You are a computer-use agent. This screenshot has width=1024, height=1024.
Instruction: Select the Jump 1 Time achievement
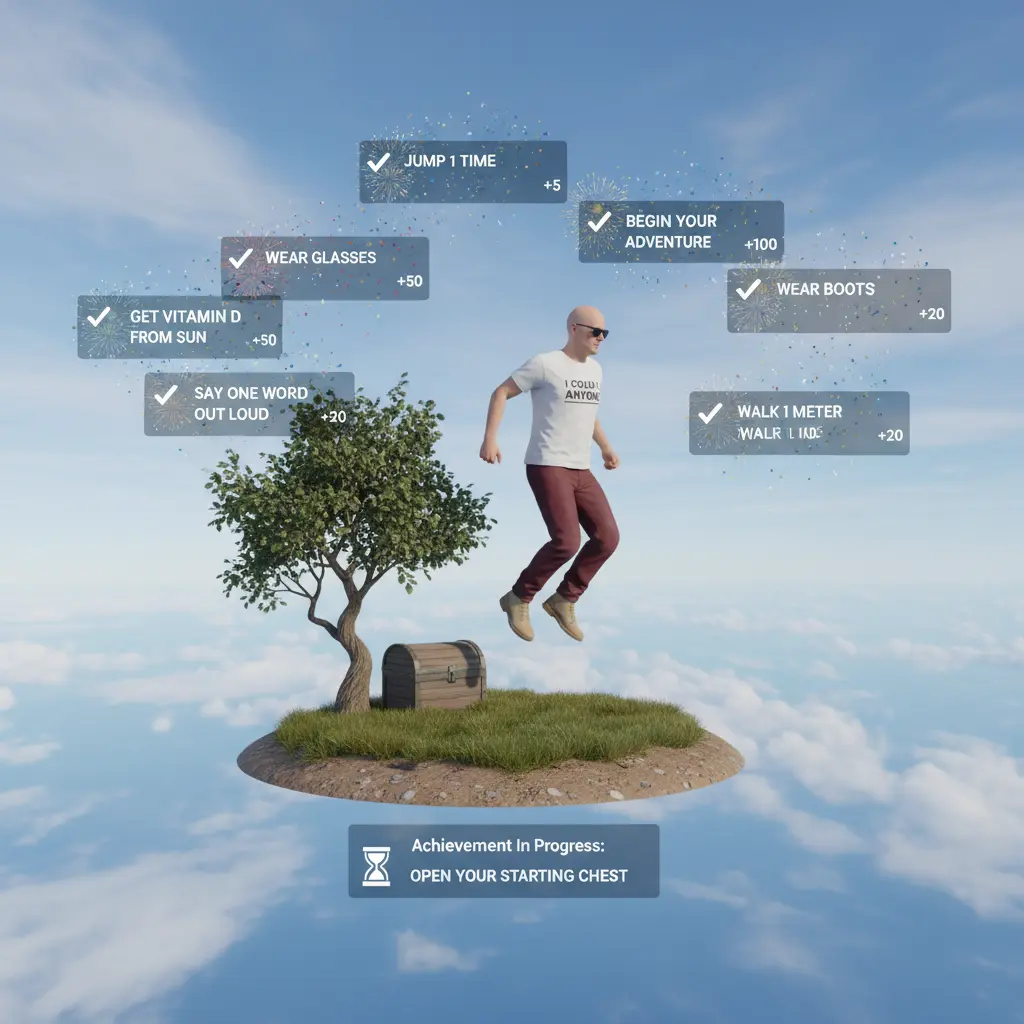[x=462, y=171]
